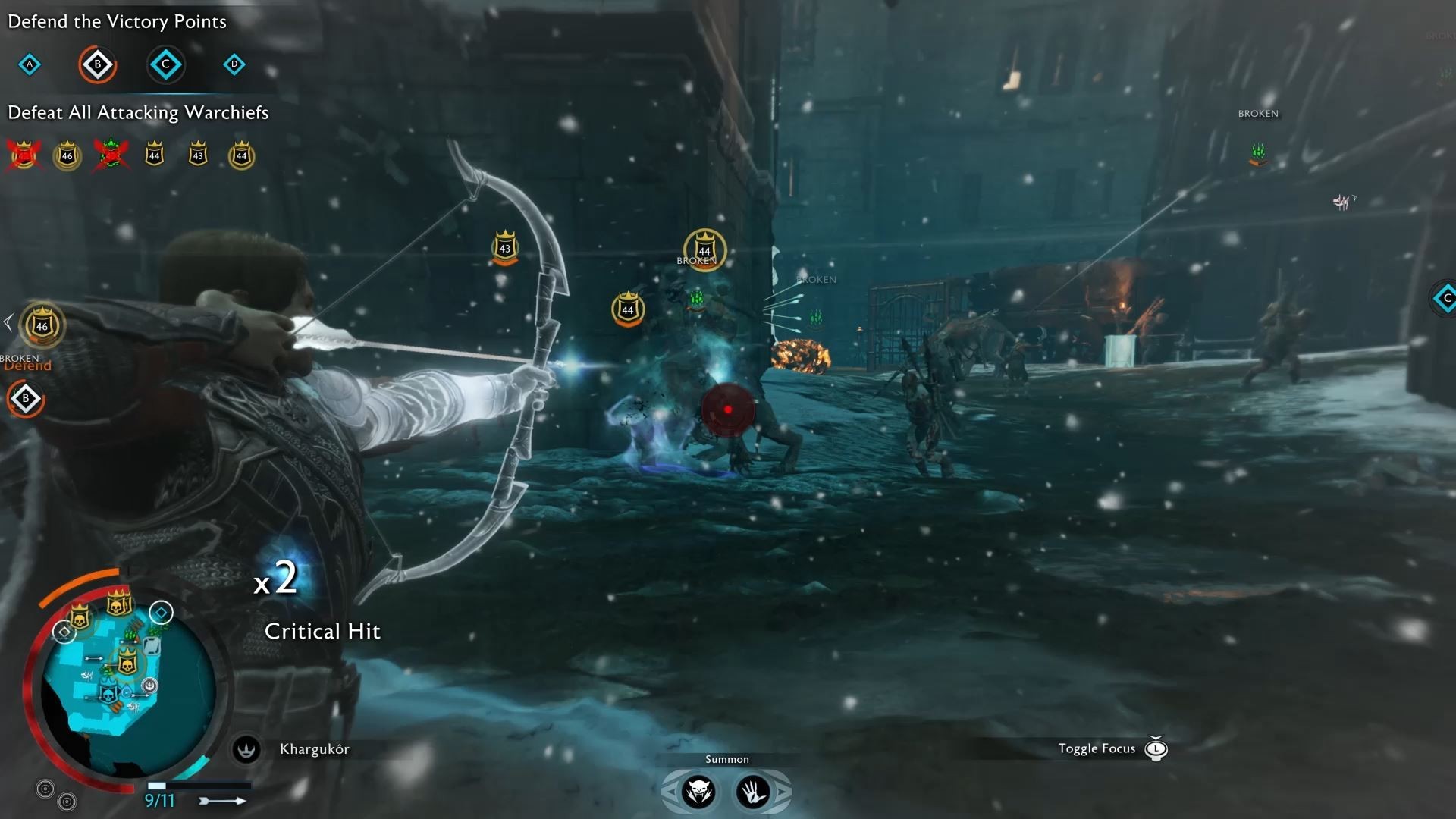The image size is (1456, 819).
Task: Select victory point B in top objective tracker
Action: 97,64
